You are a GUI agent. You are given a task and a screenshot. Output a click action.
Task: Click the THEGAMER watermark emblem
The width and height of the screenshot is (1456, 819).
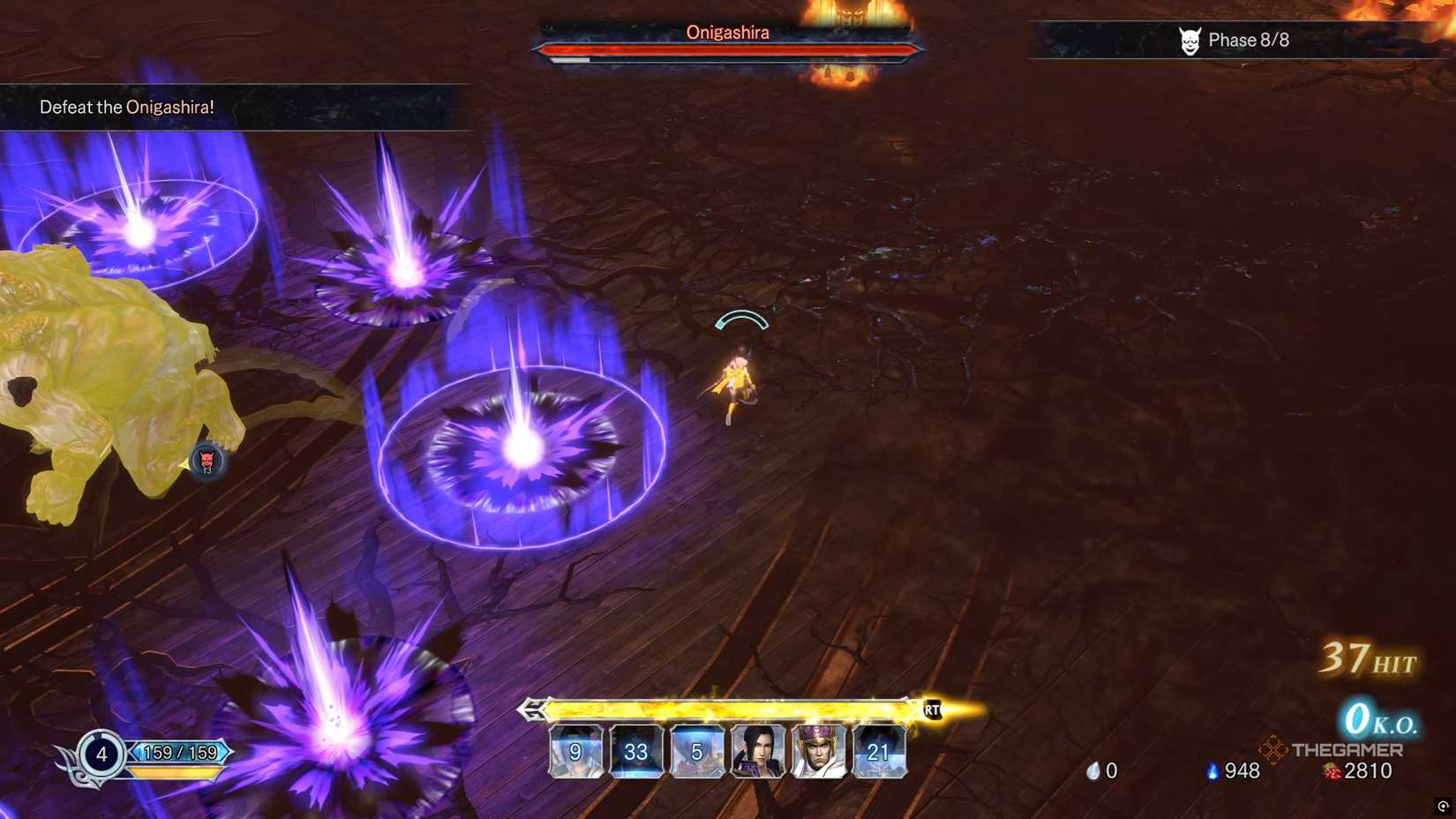coord(1273,750)
